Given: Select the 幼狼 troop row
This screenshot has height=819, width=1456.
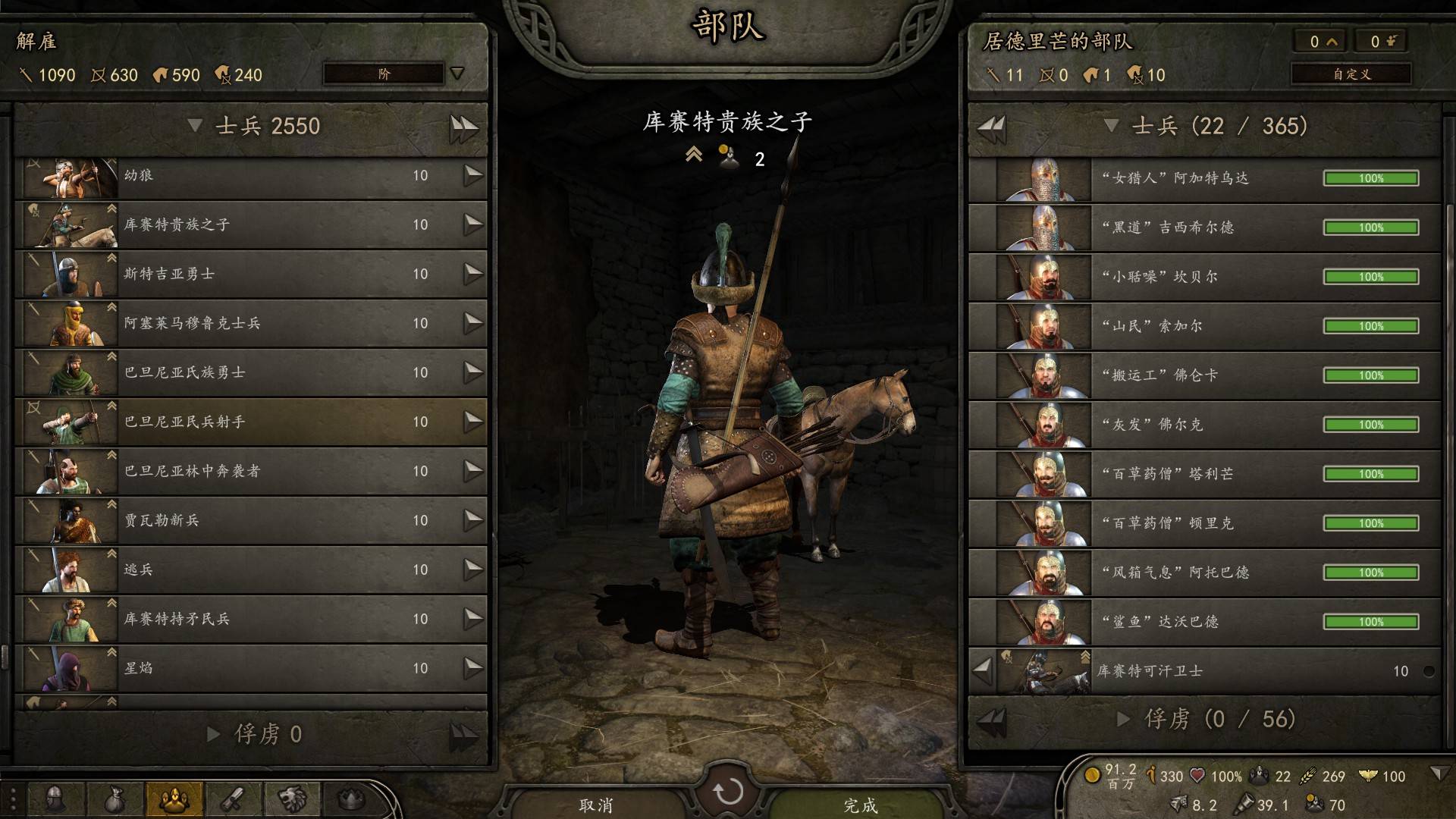Looking at the screenshot, I should [250, 176].
